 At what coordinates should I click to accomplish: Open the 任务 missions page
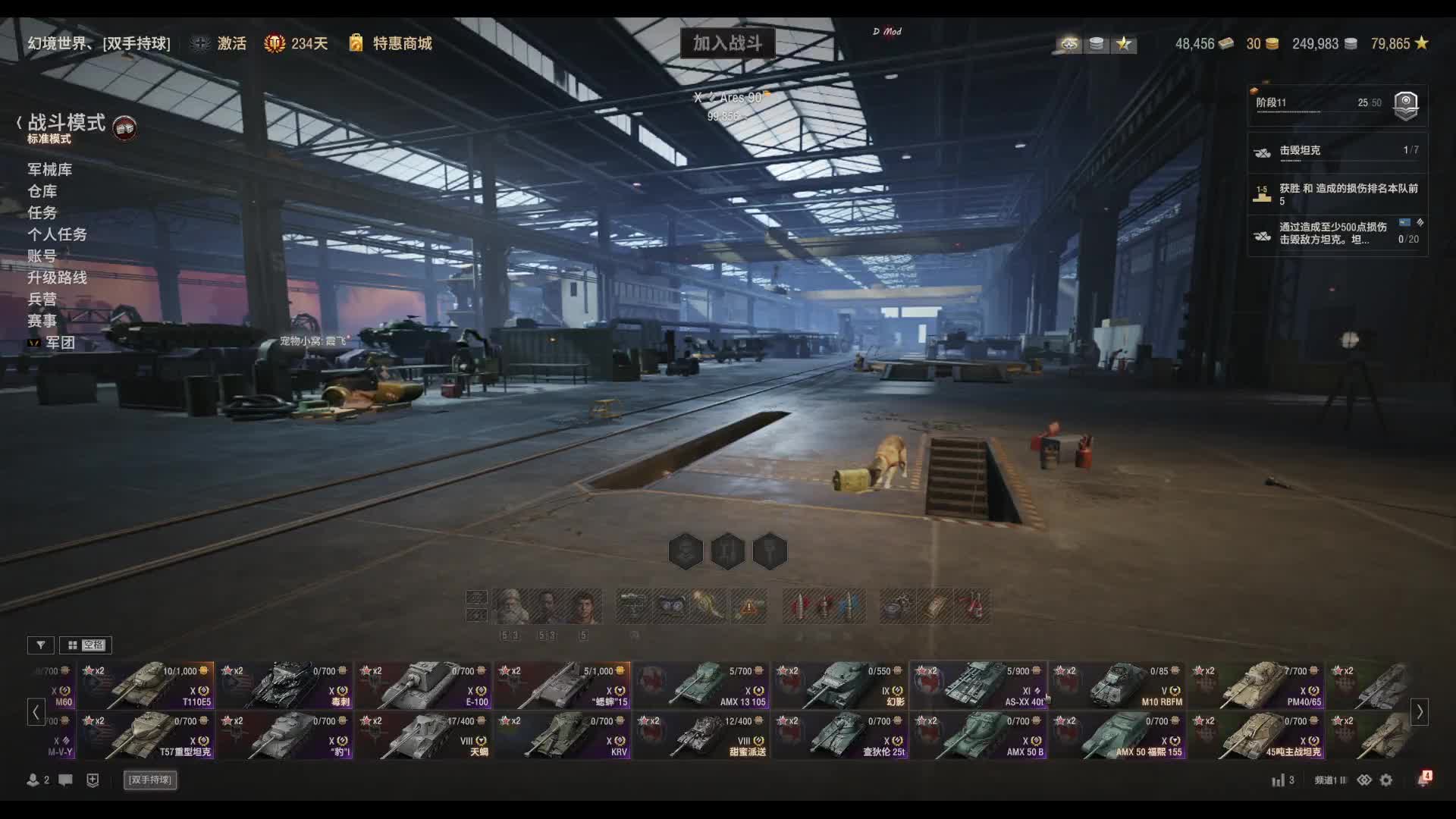[42, 212]
